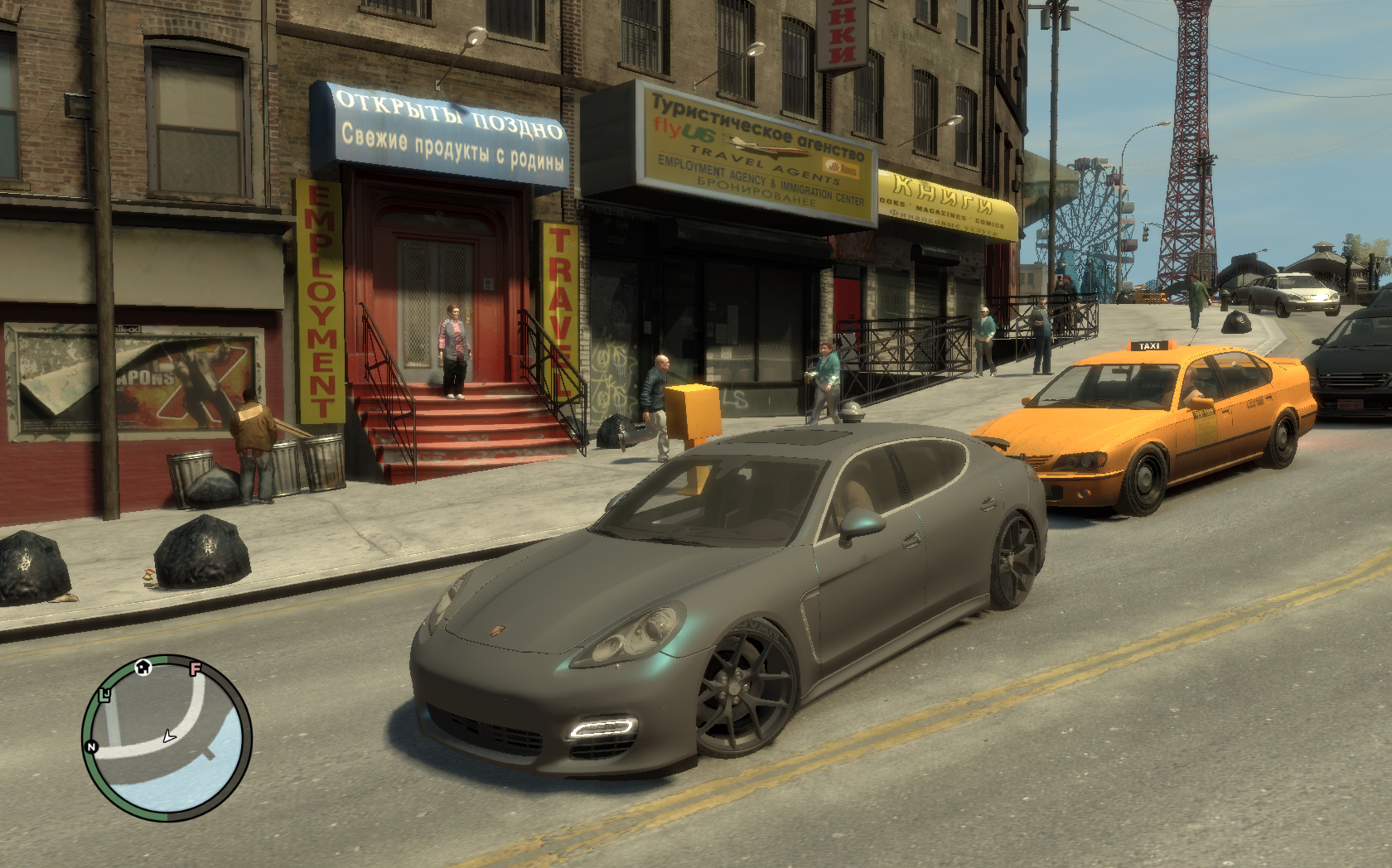This screenshot has height=868, width=1392.
Task: Click the circular radar minimap
Action: [167, 737]
